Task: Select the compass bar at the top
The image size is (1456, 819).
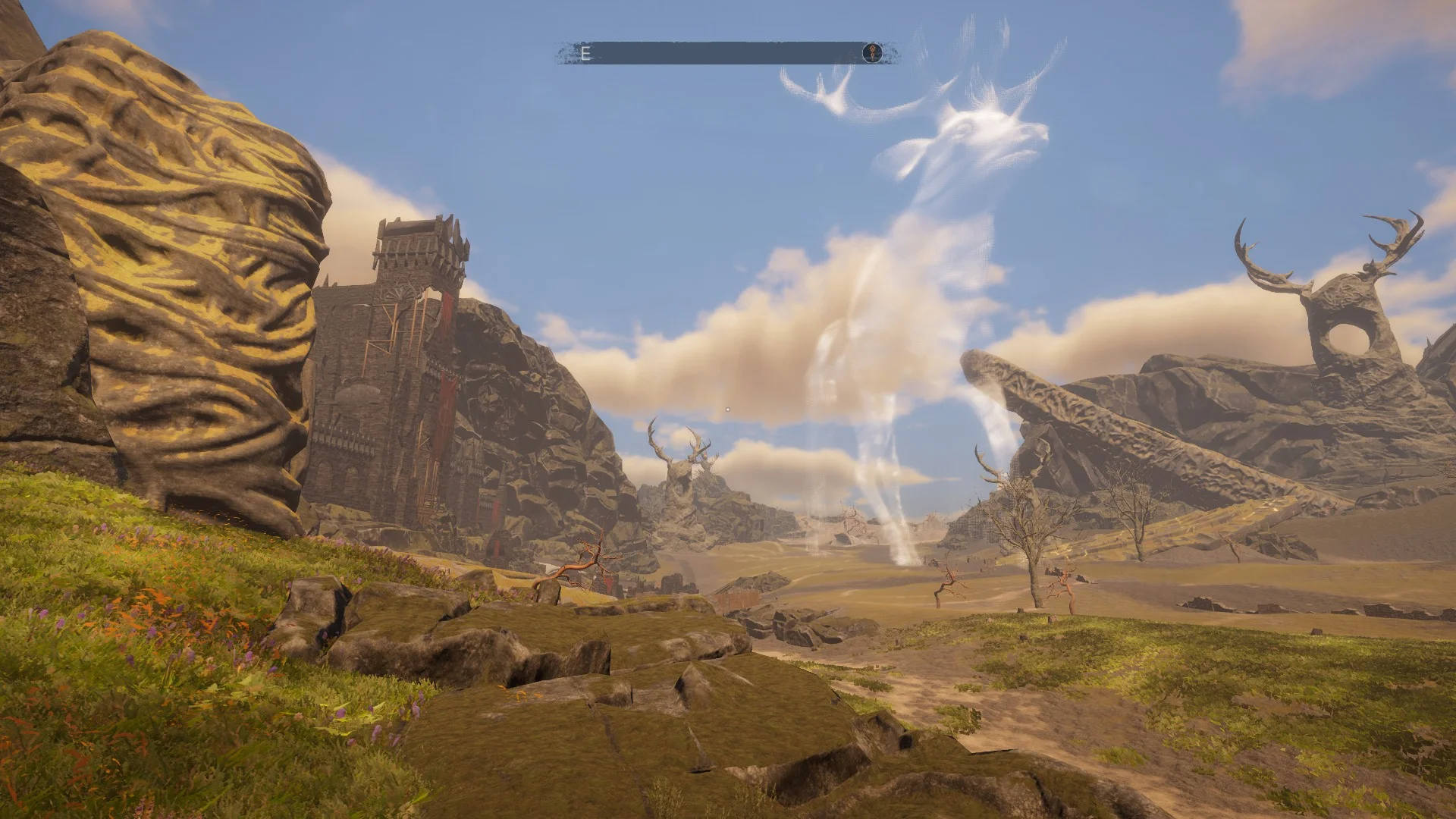Action: [726, 53]
